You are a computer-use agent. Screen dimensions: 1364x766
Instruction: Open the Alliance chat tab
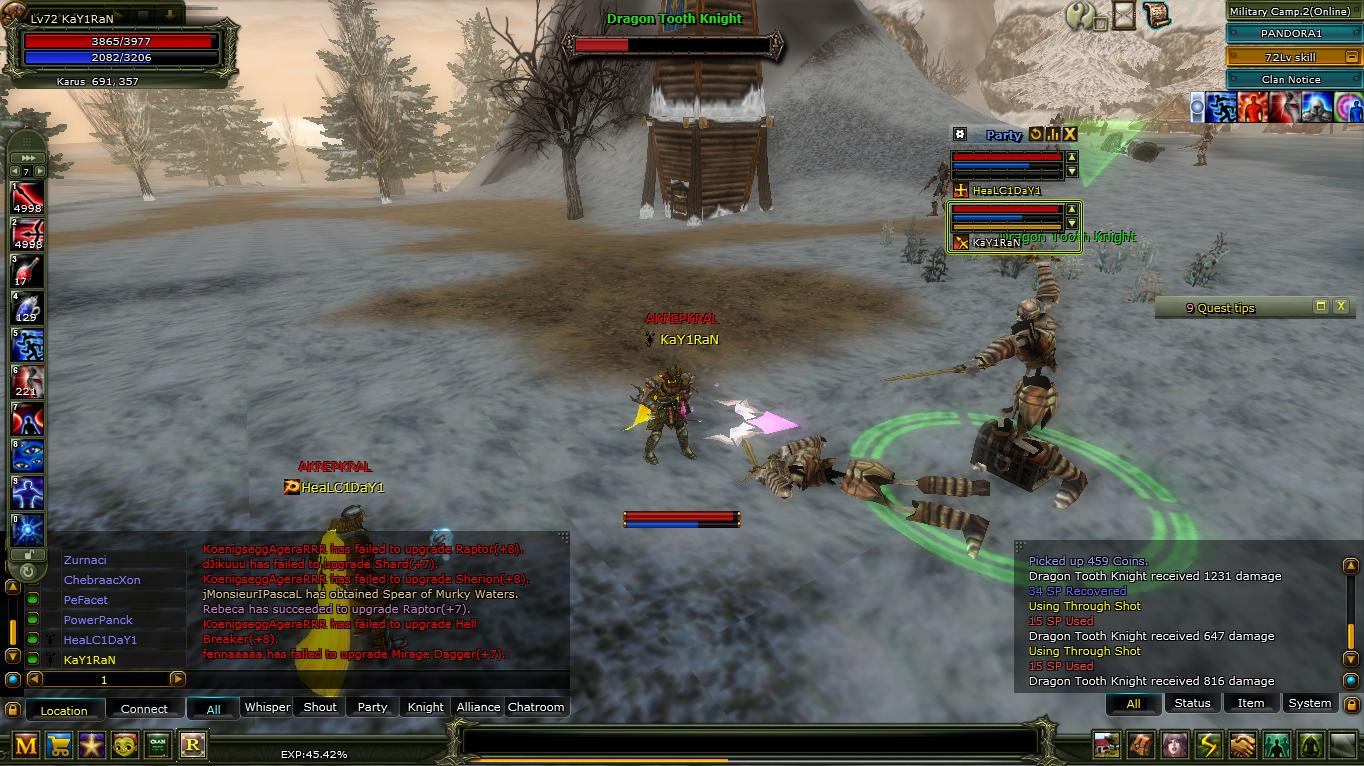tap(478, 707)
